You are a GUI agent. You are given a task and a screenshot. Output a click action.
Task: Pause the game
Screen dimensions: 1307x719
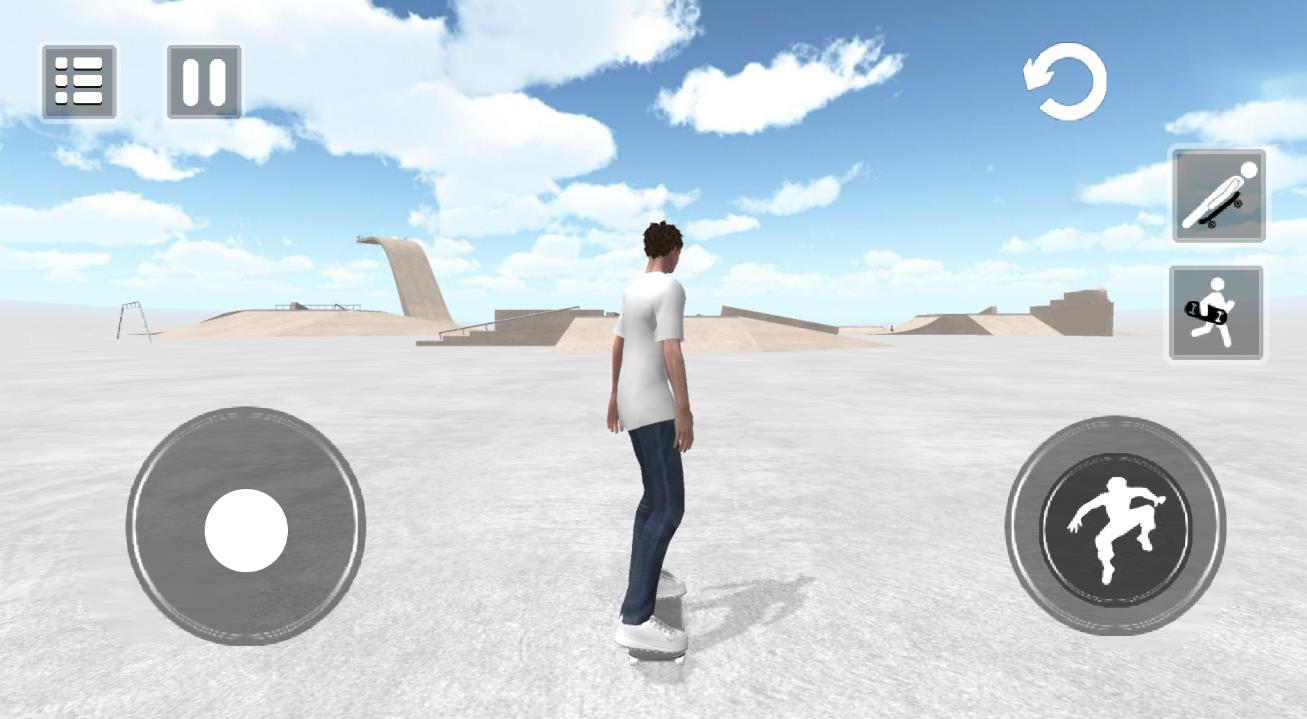(x=204, y=82)
